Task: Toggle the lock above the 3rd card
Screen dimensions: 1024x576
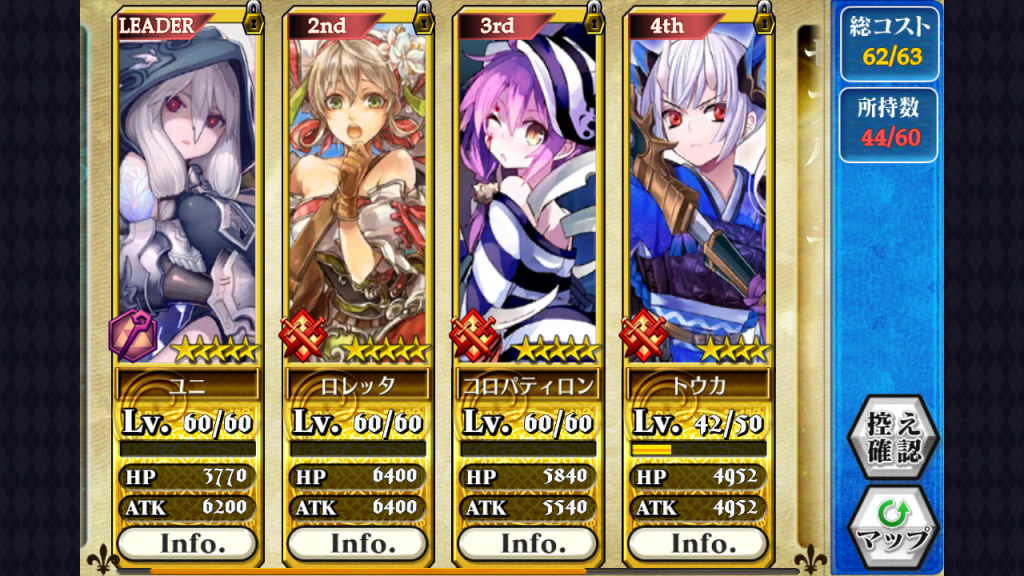Action: point(594,16)
